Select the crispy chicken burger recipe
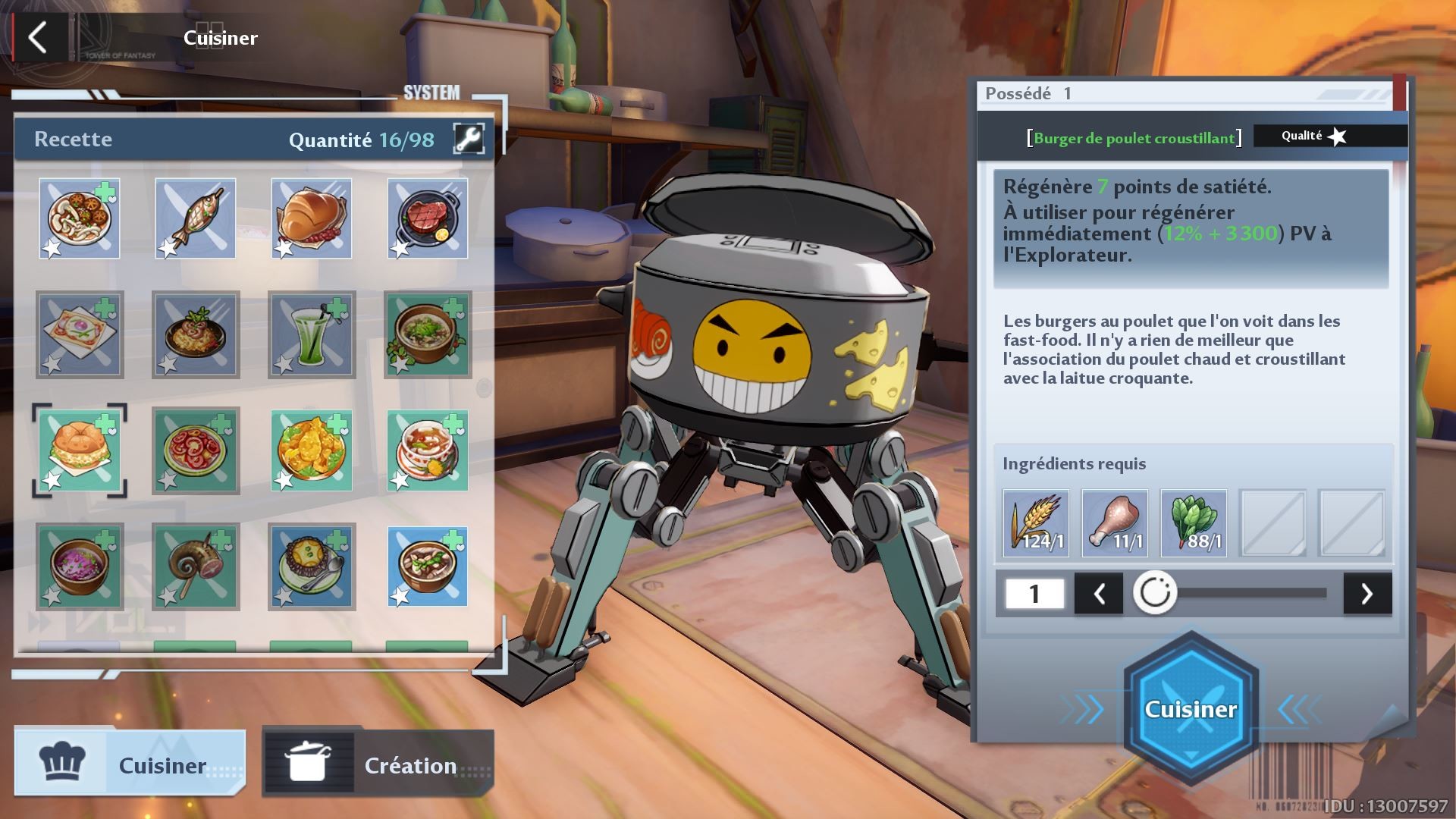The image size is (1456, 819). tap(80, 450)
